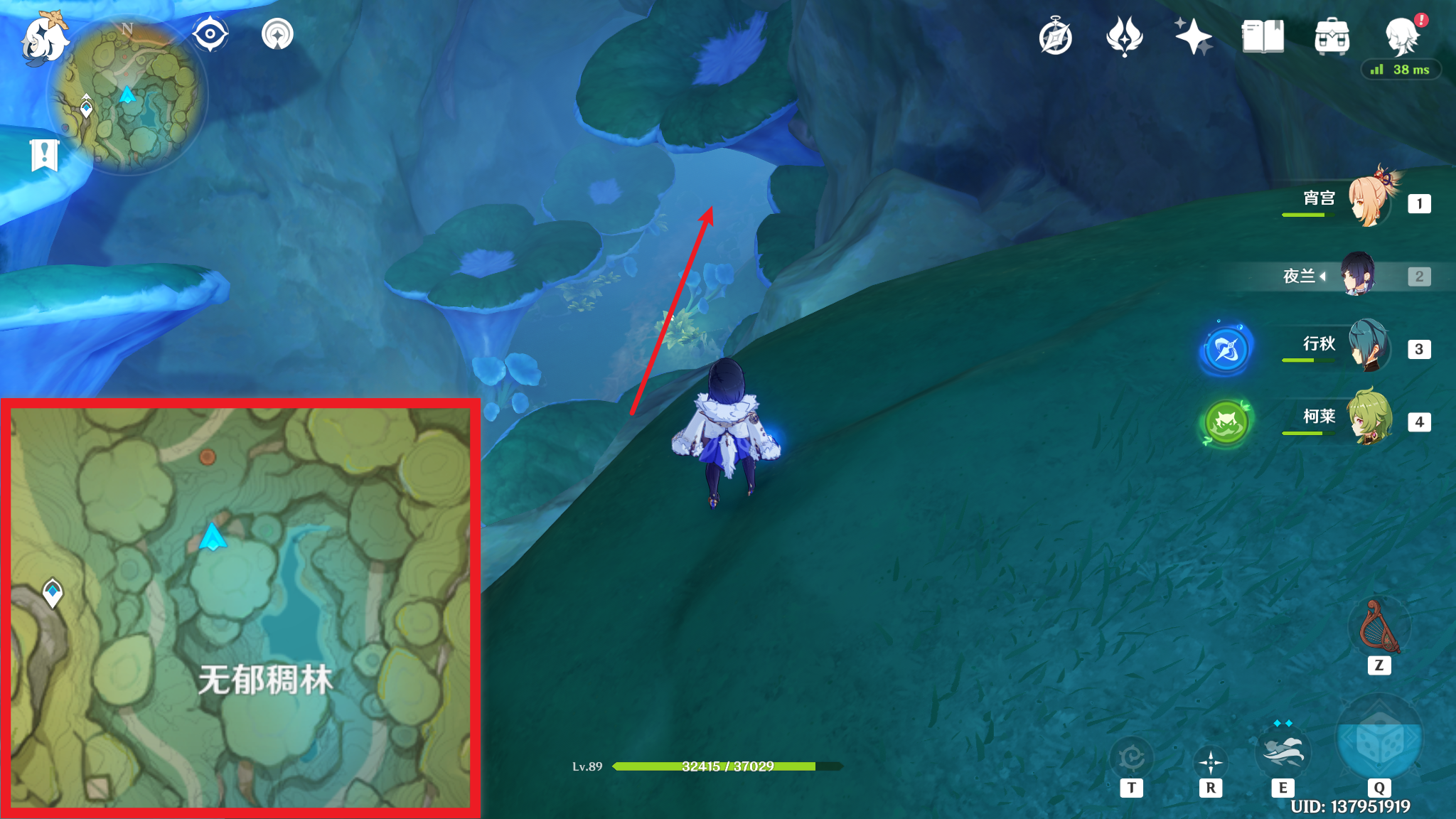Use the lyre gadget
Screen dimensions: 1456x819
pyautogui.click(x=1379, y=627)
